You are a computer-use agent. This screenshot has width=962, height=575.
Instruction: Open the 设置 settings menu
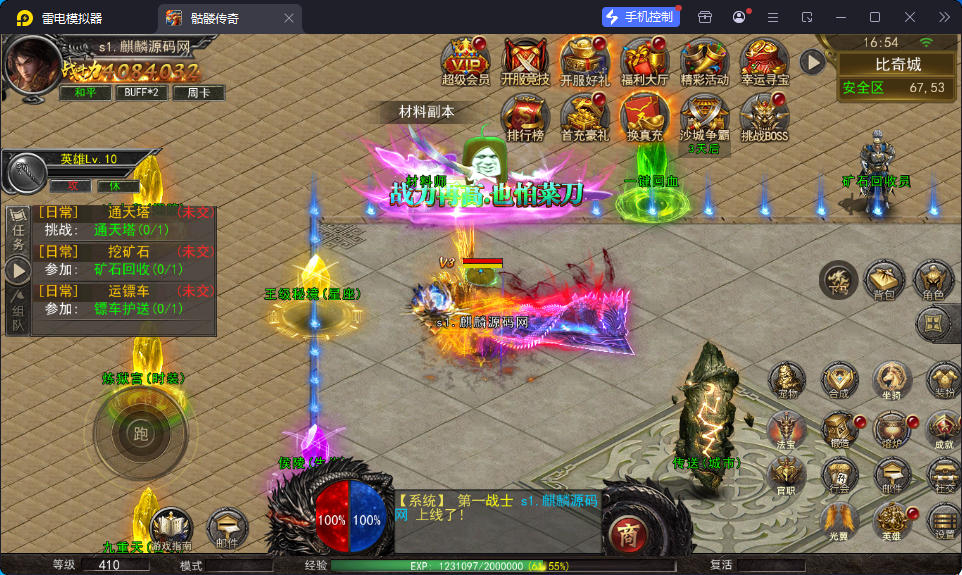click(x=942, y=520)
